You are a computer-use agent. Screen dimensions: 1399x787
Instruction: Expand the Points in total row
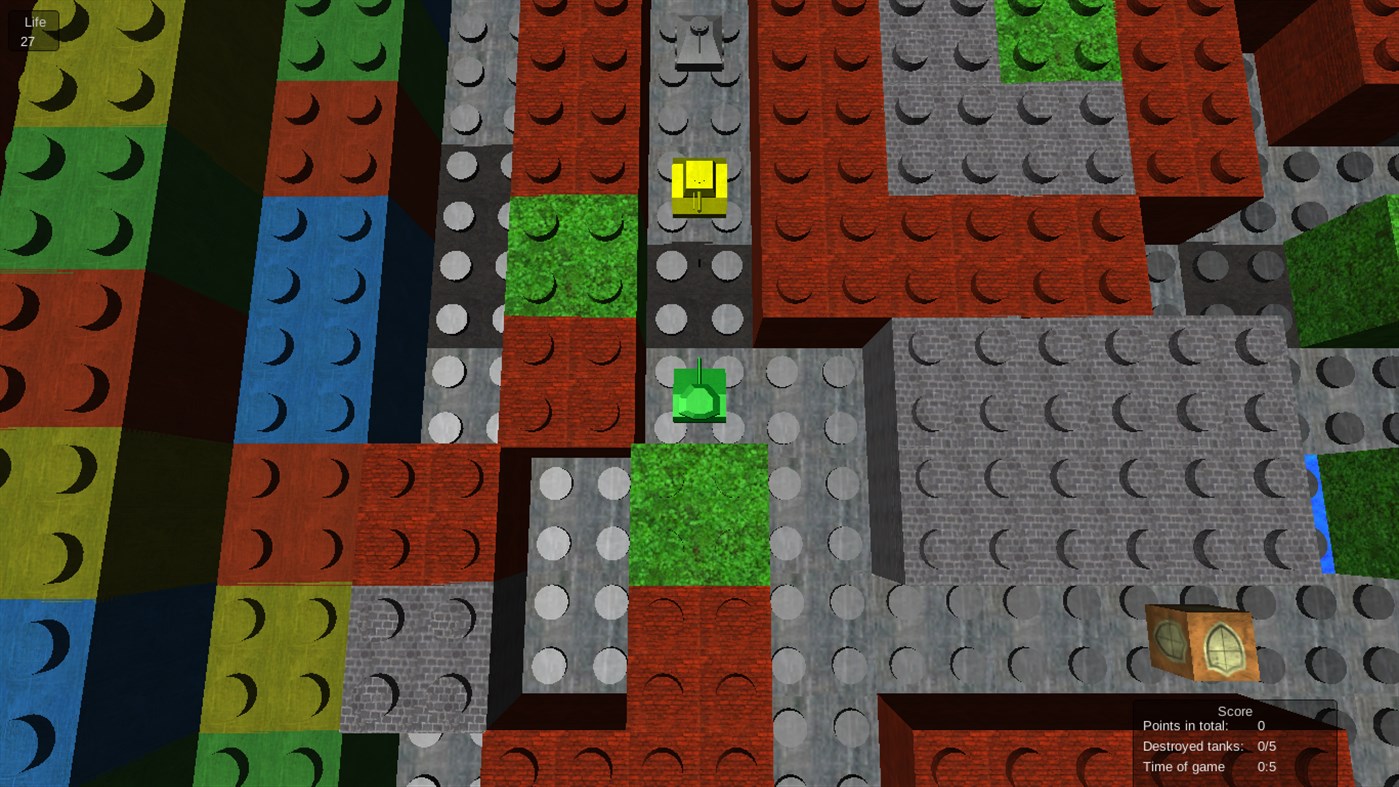click(1200, 726)
